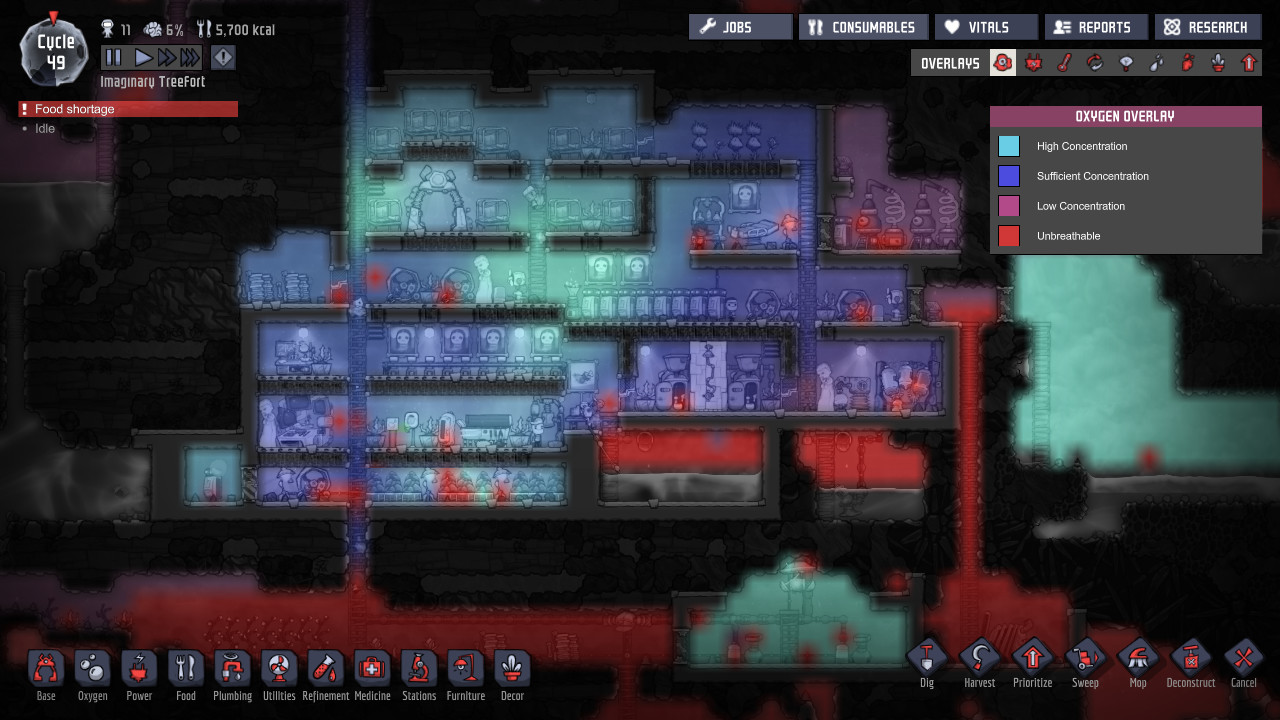
Task: Open the Power build category
Action: click(139, 670)
